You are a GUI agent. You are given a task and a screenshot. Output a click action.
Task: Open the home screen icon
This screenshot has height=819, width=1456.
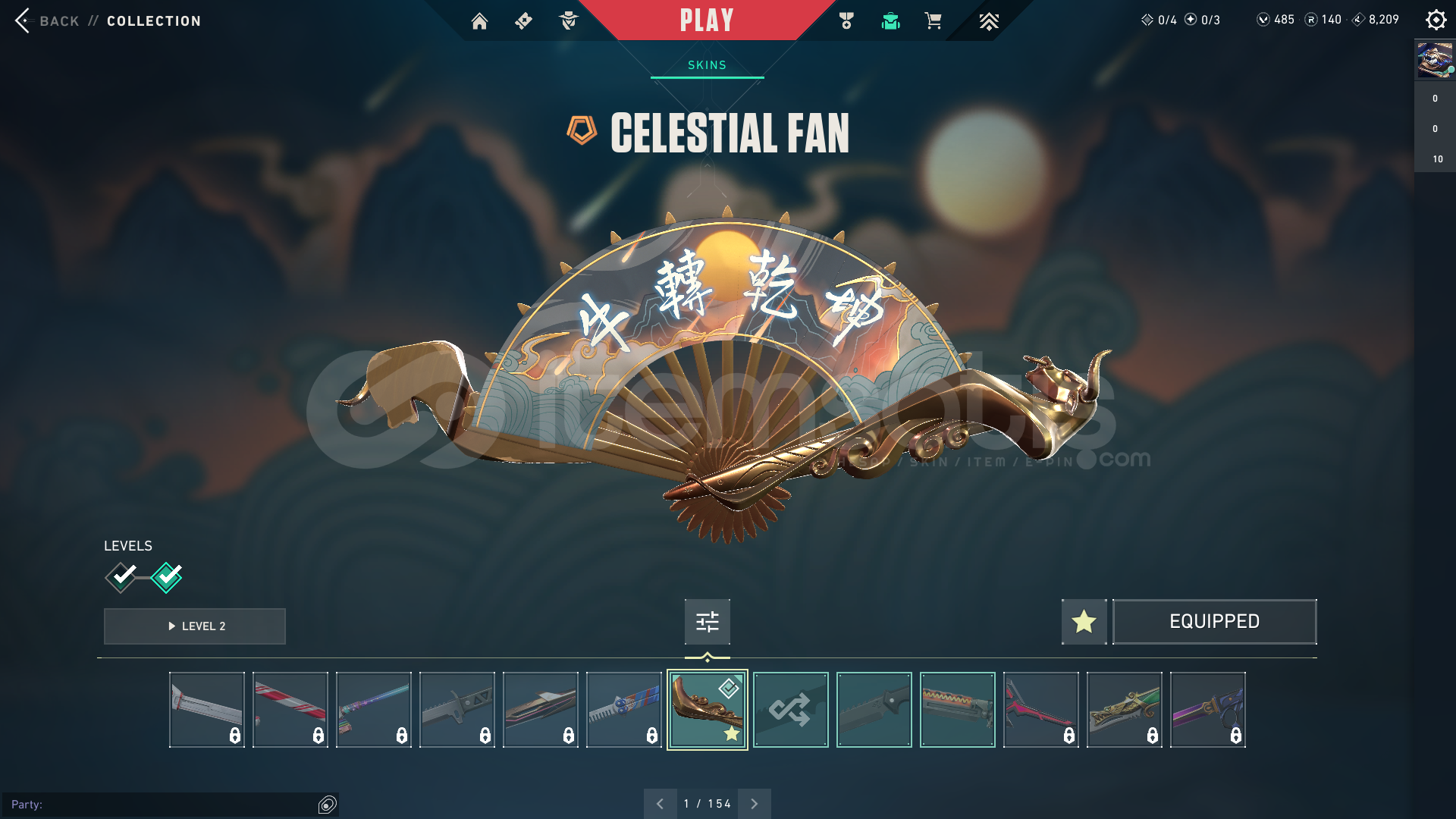[479, 21]
